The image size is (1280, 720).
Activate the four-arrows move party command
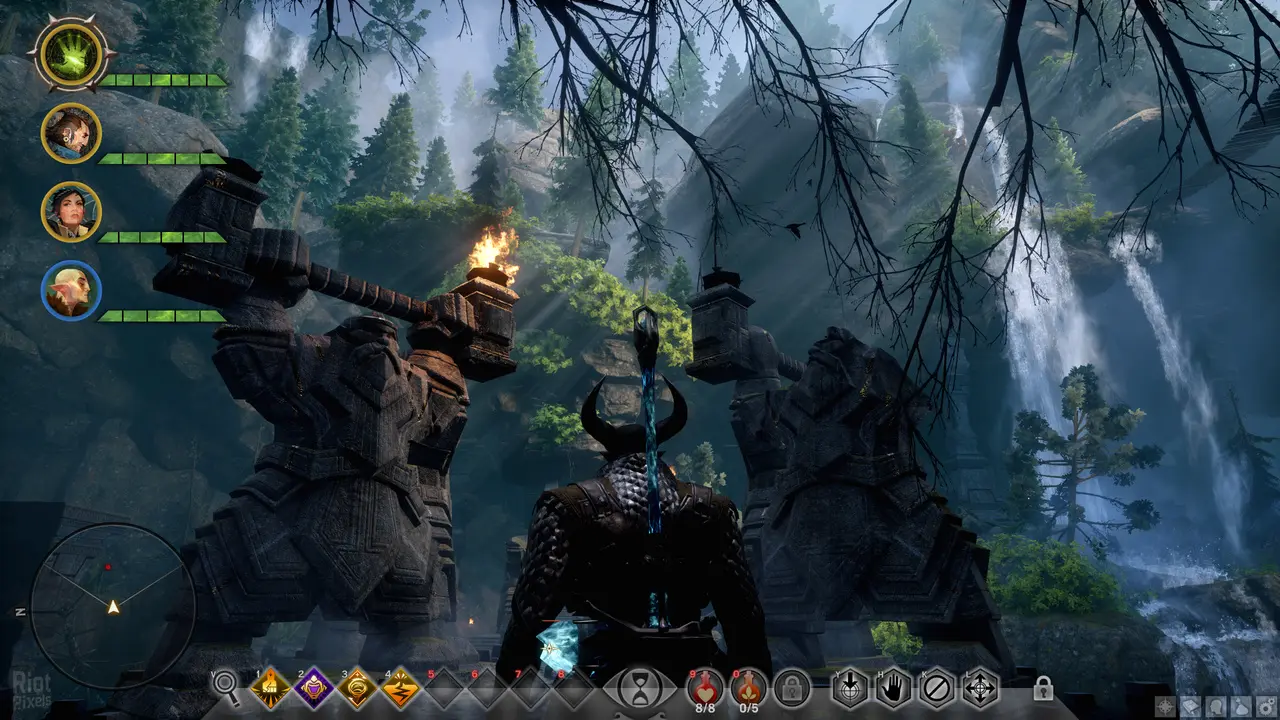point(980,688)
